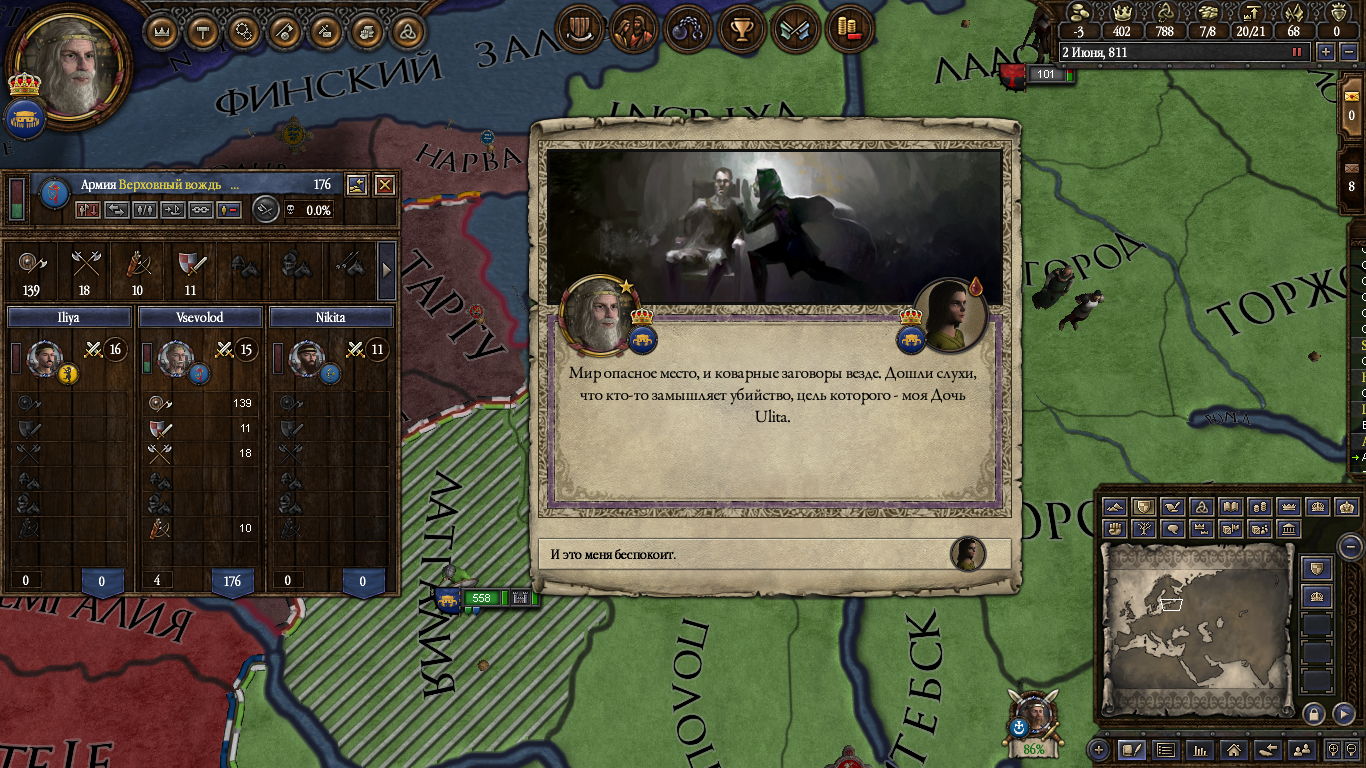Open the religion tab with the triquetra icon
The width and height of the screenshot is (1366, 768).
click(407, 31)
